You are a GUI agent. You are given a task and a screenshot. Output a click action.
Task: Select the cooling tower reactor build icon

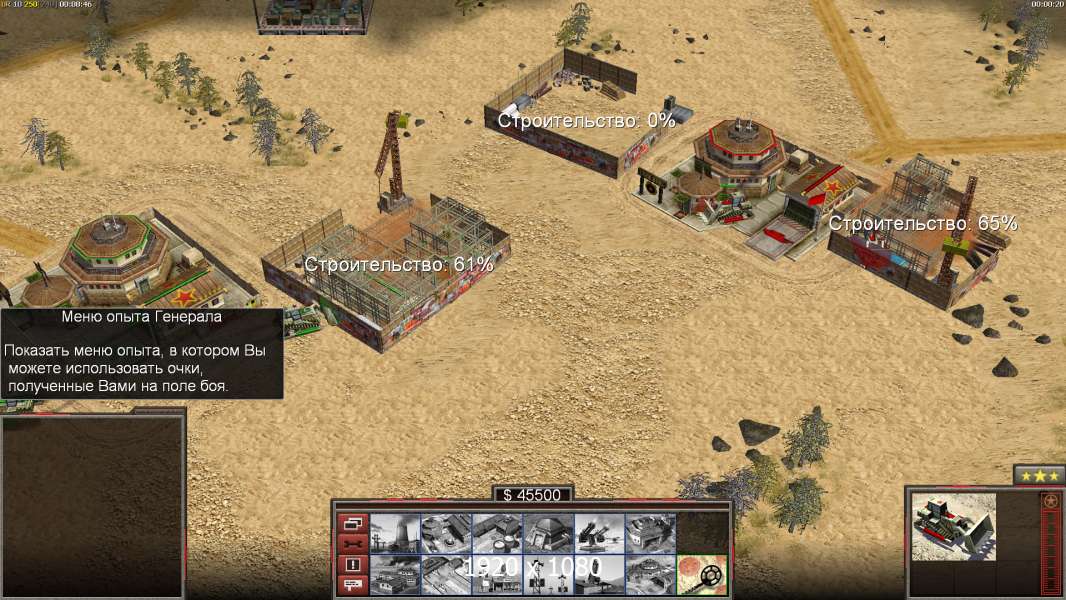point(395,533)
